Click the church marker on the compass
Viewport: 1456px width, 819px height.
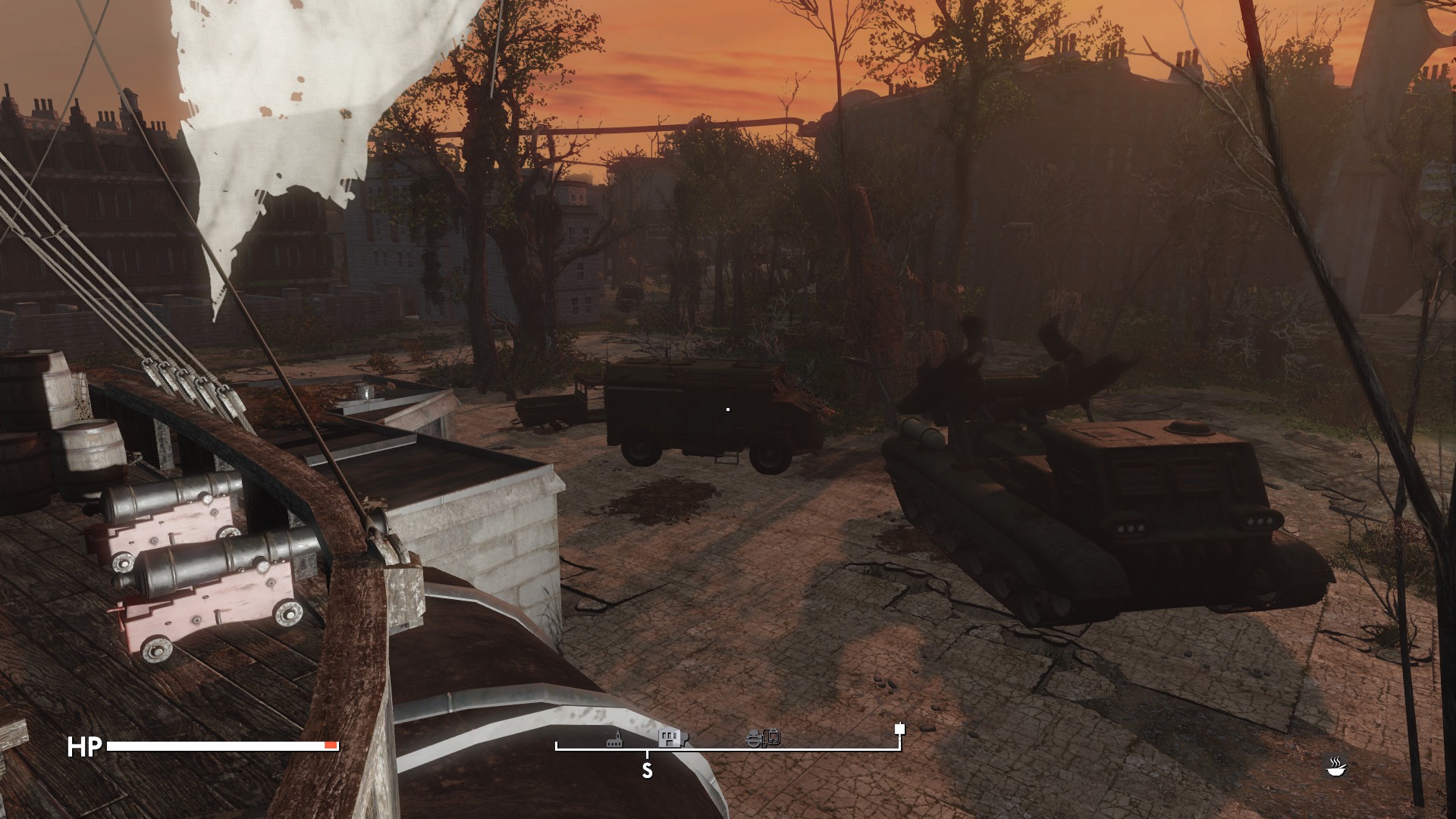[x=615, y=739]
